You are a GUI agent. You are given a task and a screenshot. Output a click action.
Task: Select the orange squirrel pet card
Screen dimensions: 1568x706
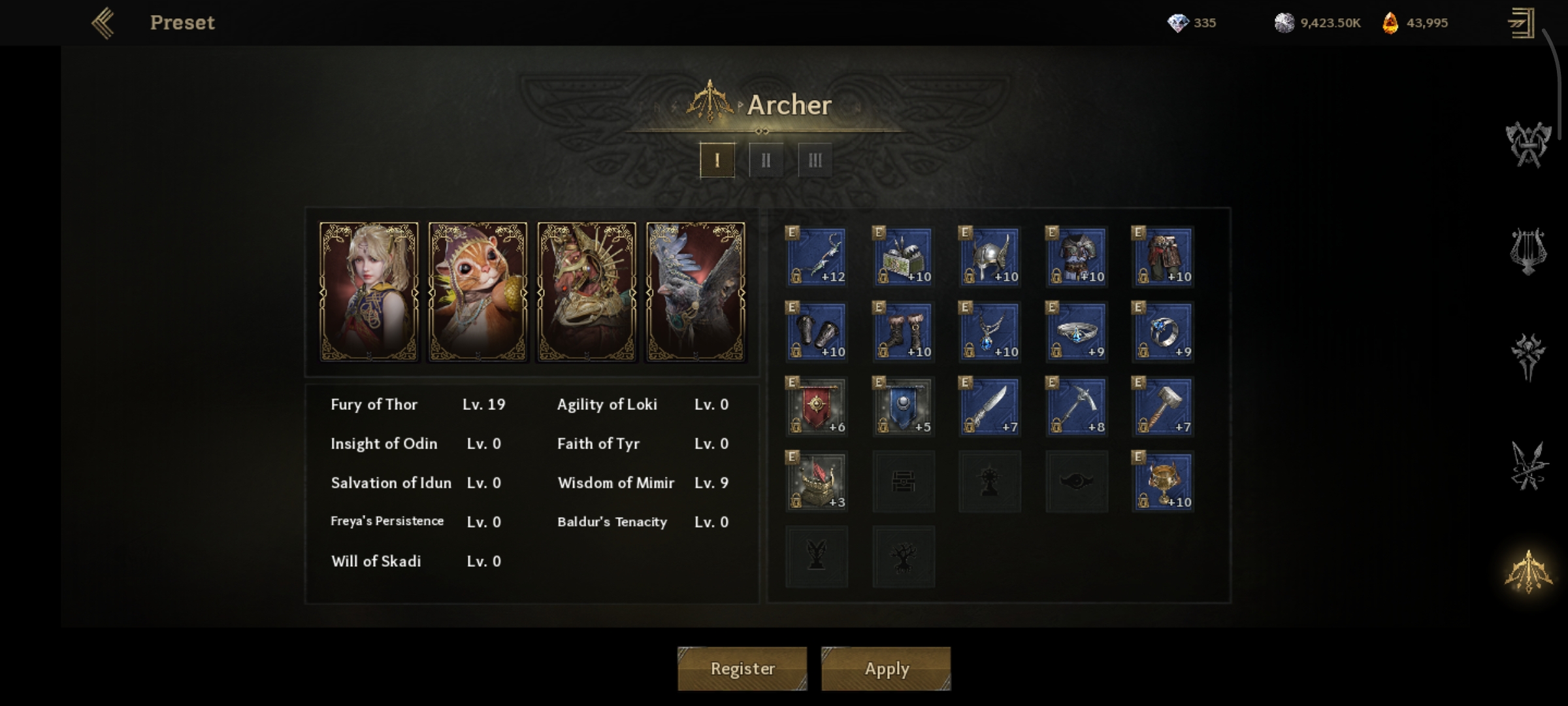pos(478,292)
